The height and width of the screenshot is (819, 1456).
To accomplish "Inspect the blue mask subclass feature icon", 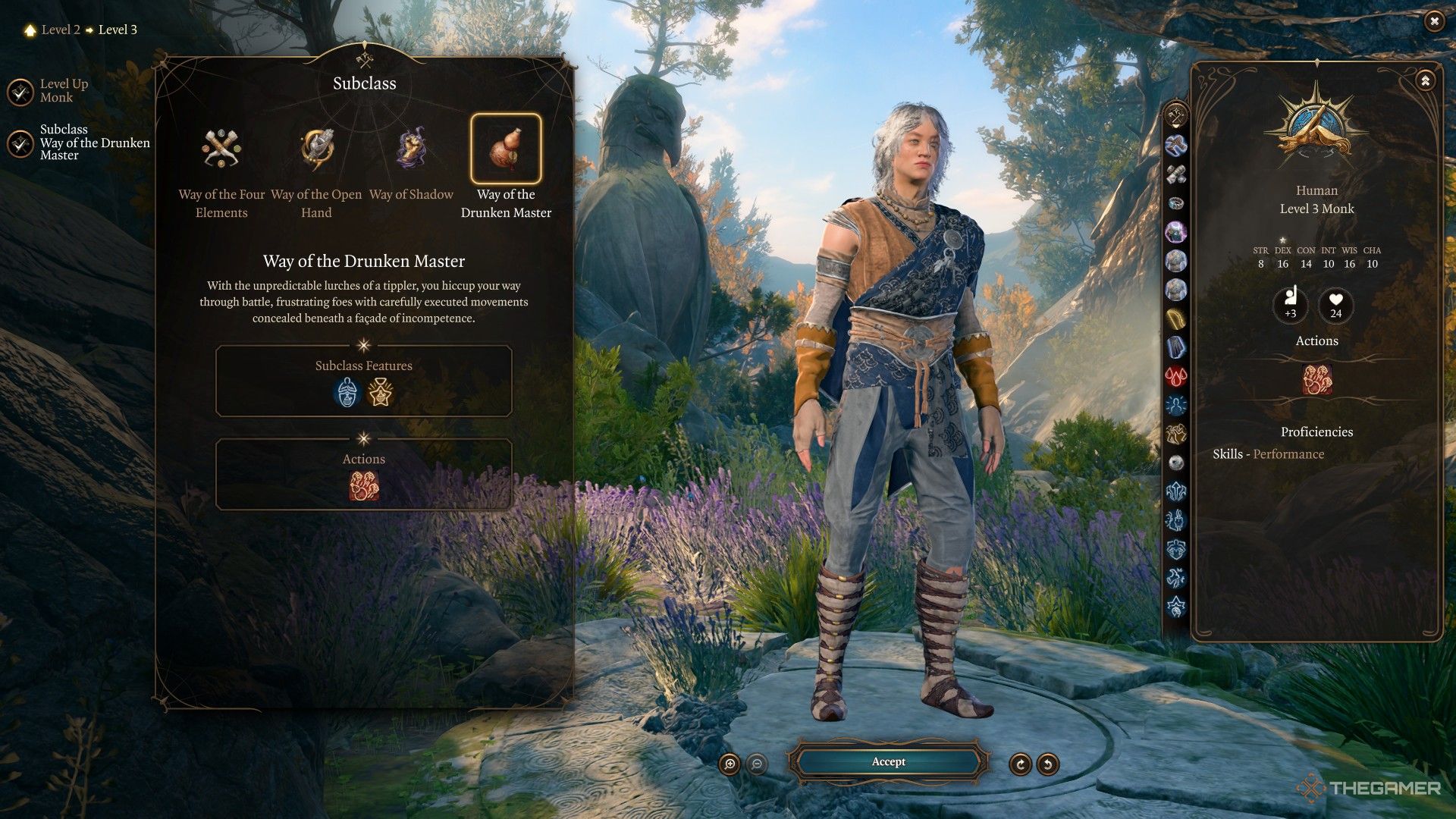I will pos(347,393).
